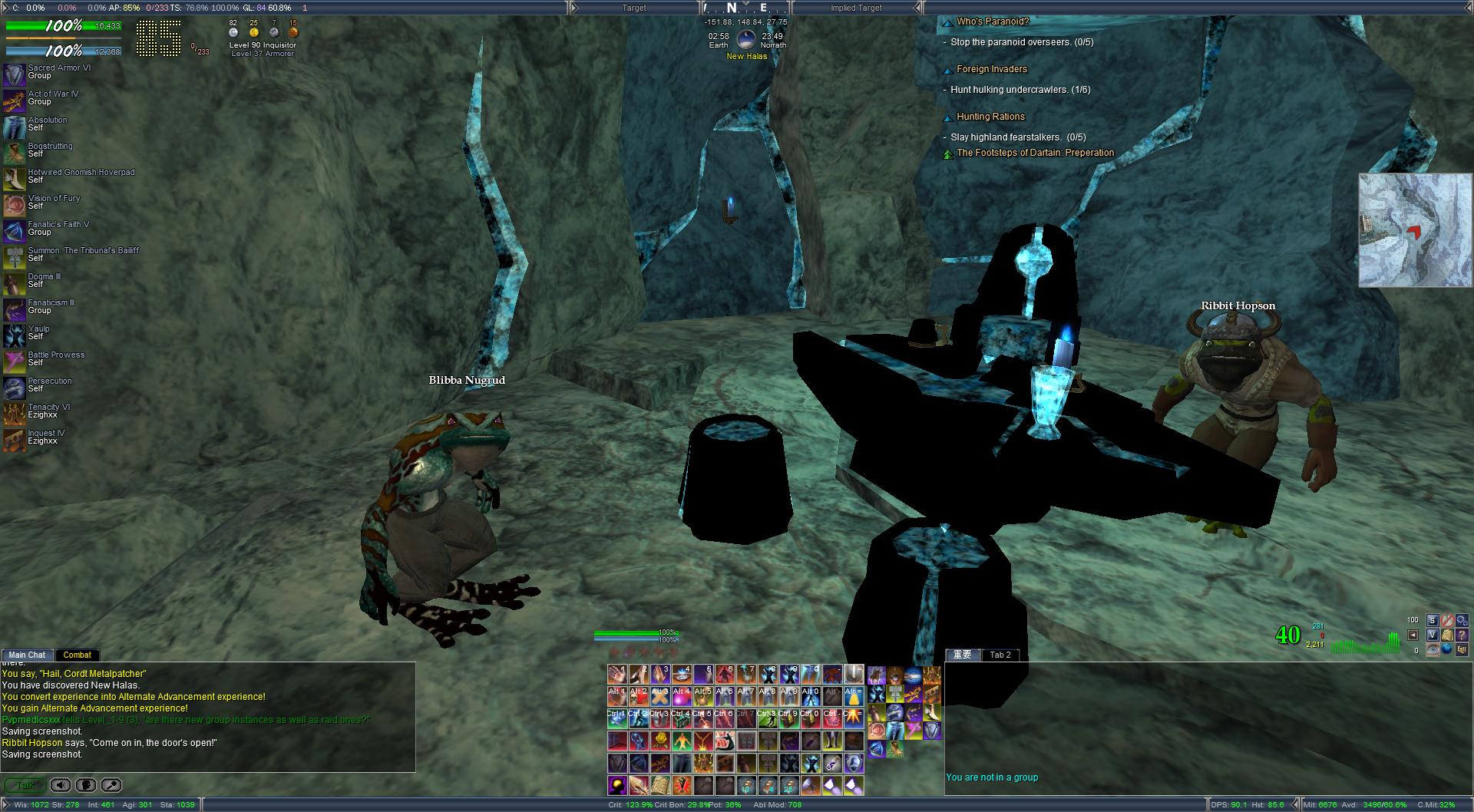Toggle the voice chat speaker button

tap(61, 785)
